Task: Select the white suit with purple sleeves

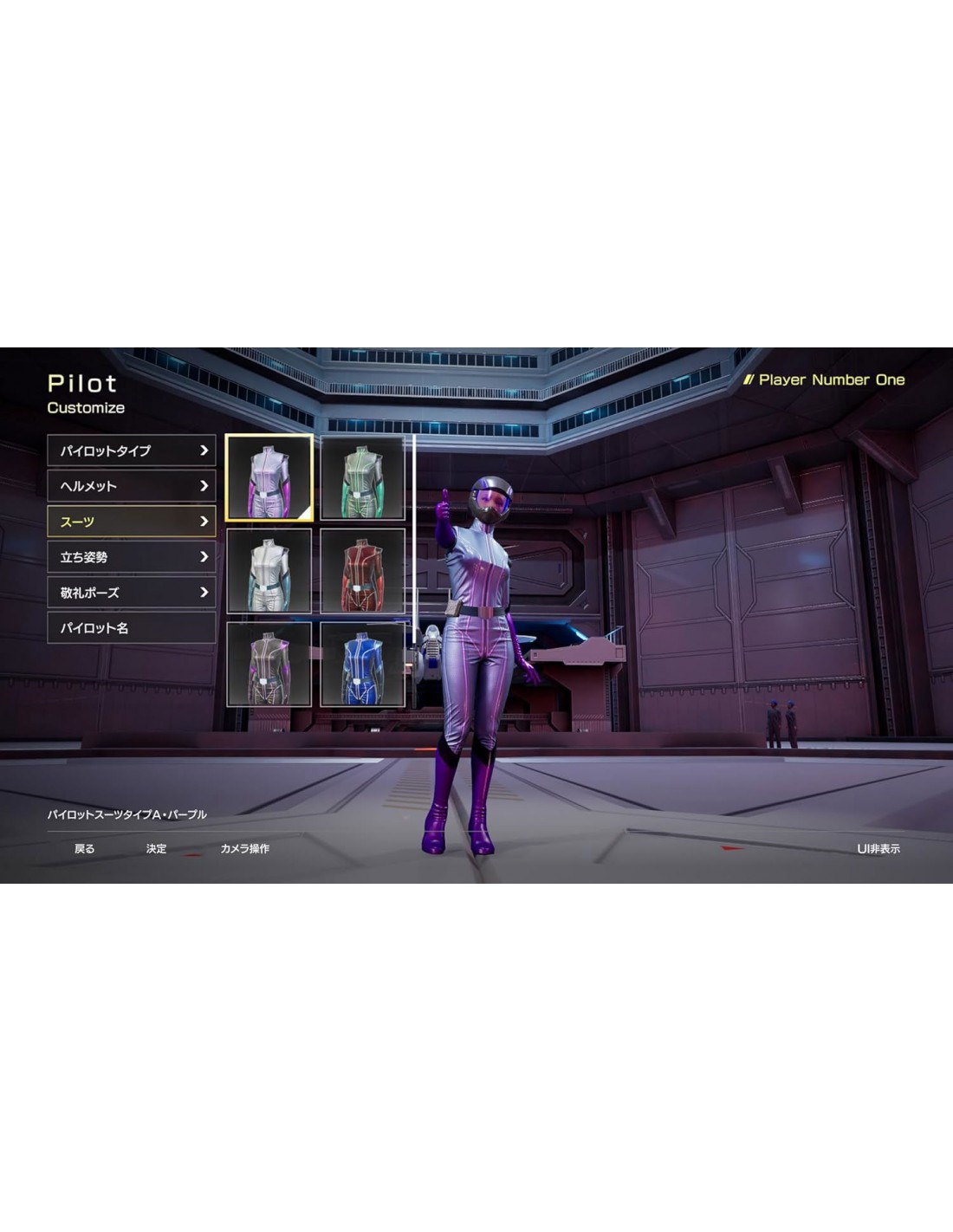Action: [x=269, y=478]
